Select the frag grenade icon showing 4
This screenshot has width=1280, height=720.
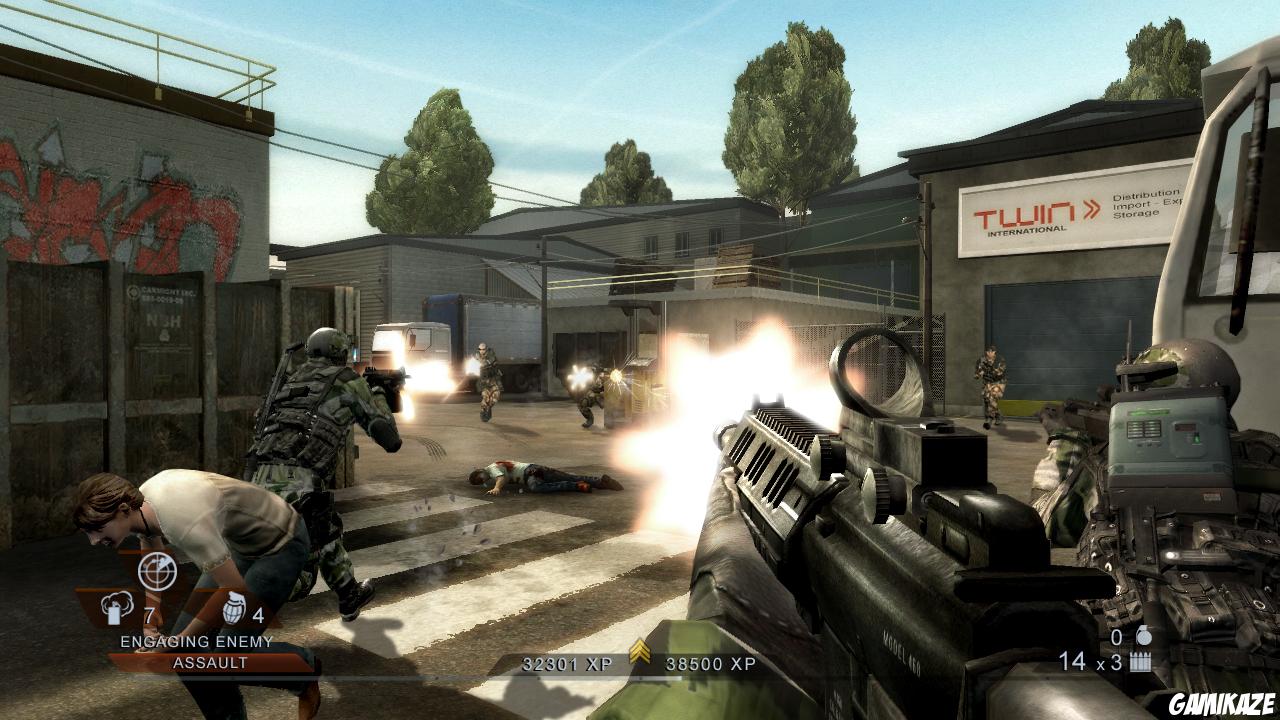(232, 609)
